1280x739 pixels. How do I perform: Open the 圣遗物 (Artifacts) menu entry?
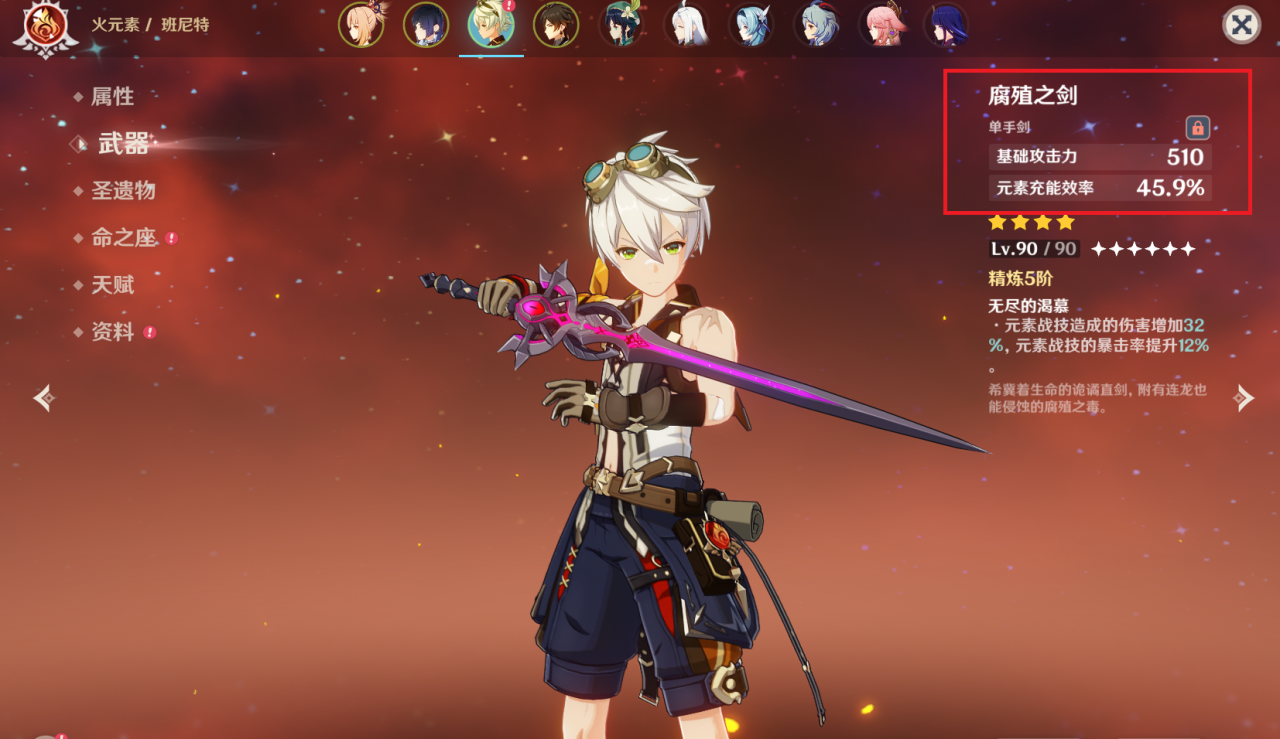click(123, 191)
